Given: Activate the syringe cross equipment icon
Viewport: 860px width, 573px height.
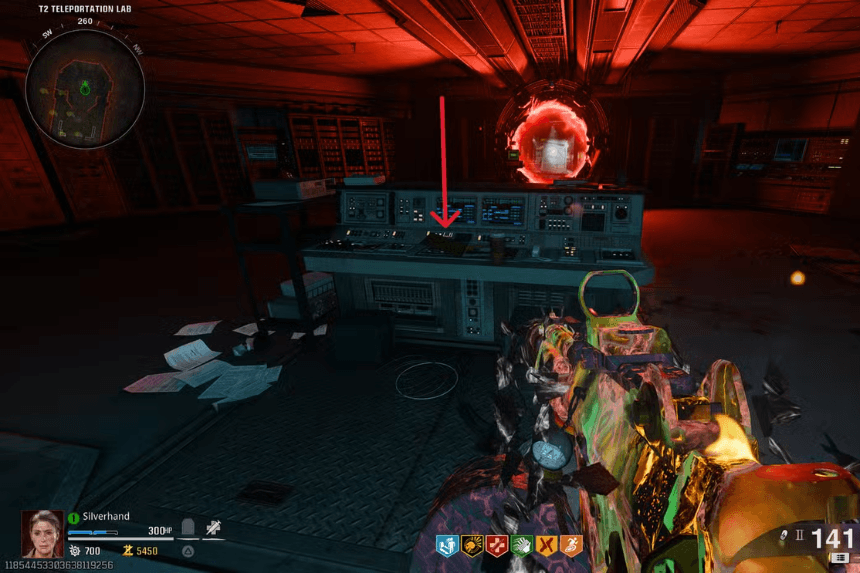Looking at the screenshot, I should (x=213, y=529).
